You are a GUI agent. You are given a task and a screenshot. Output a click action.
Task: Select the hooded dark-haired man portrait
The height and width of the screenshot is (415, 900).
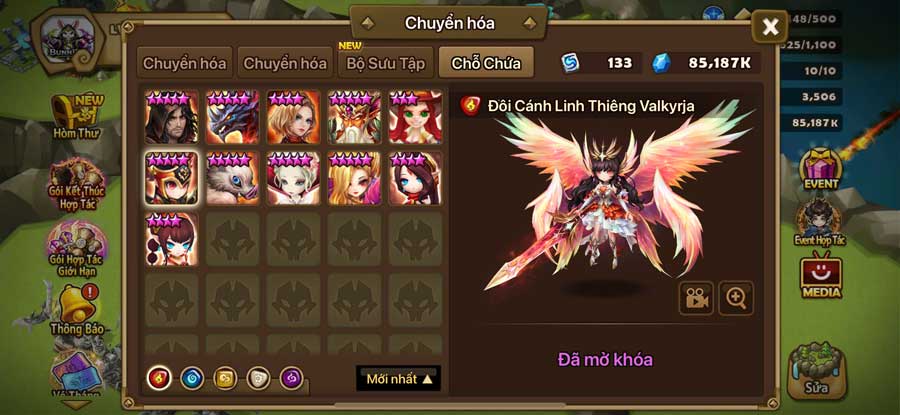[172, 118]
